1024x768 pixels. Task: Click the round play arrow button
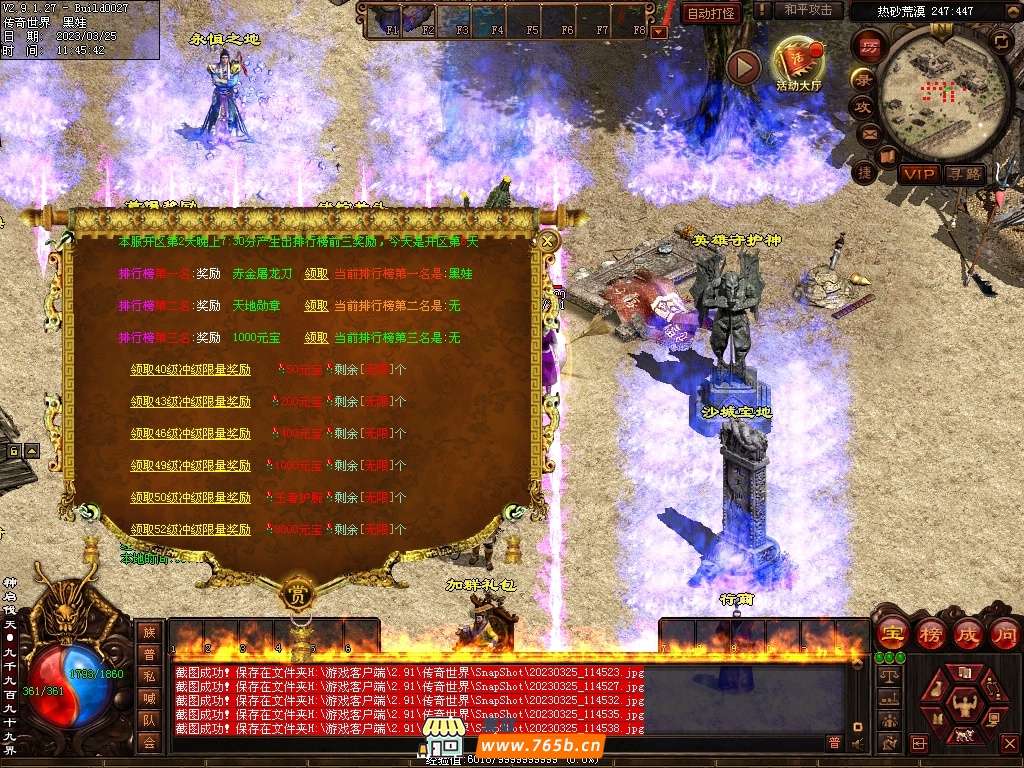[743, 67]
